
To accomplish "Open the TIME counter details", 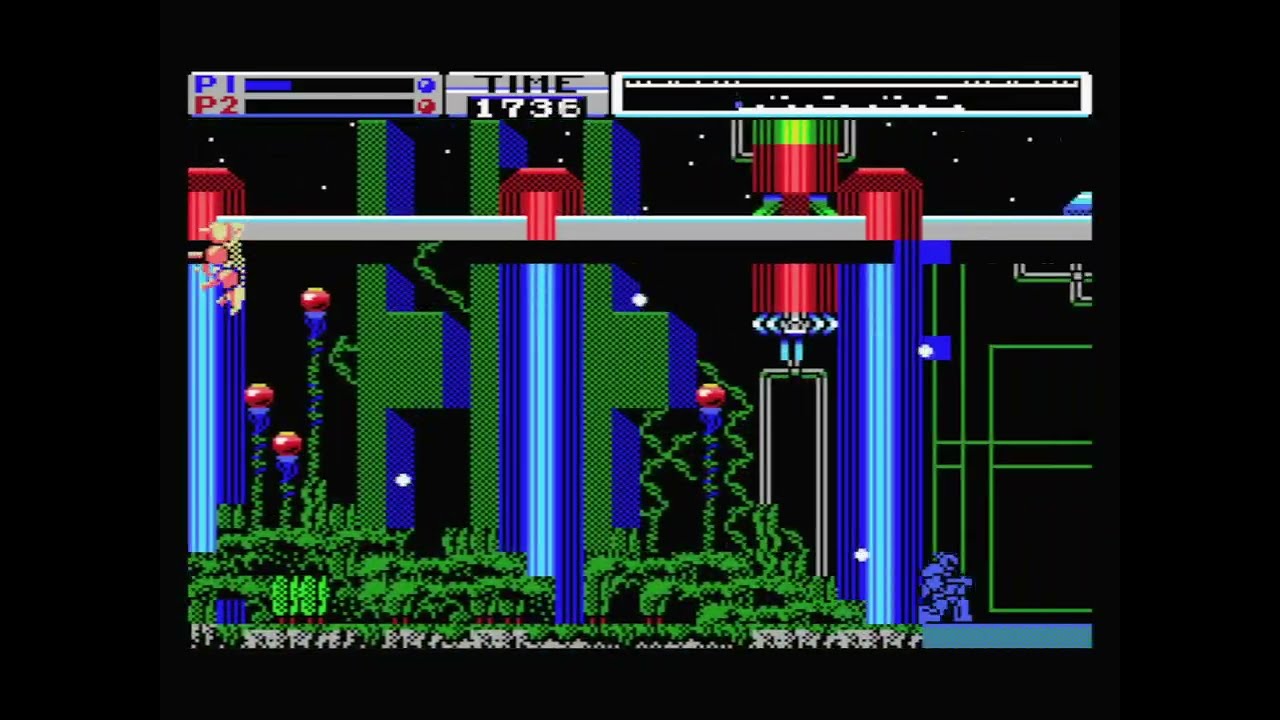I will [527, 83].
